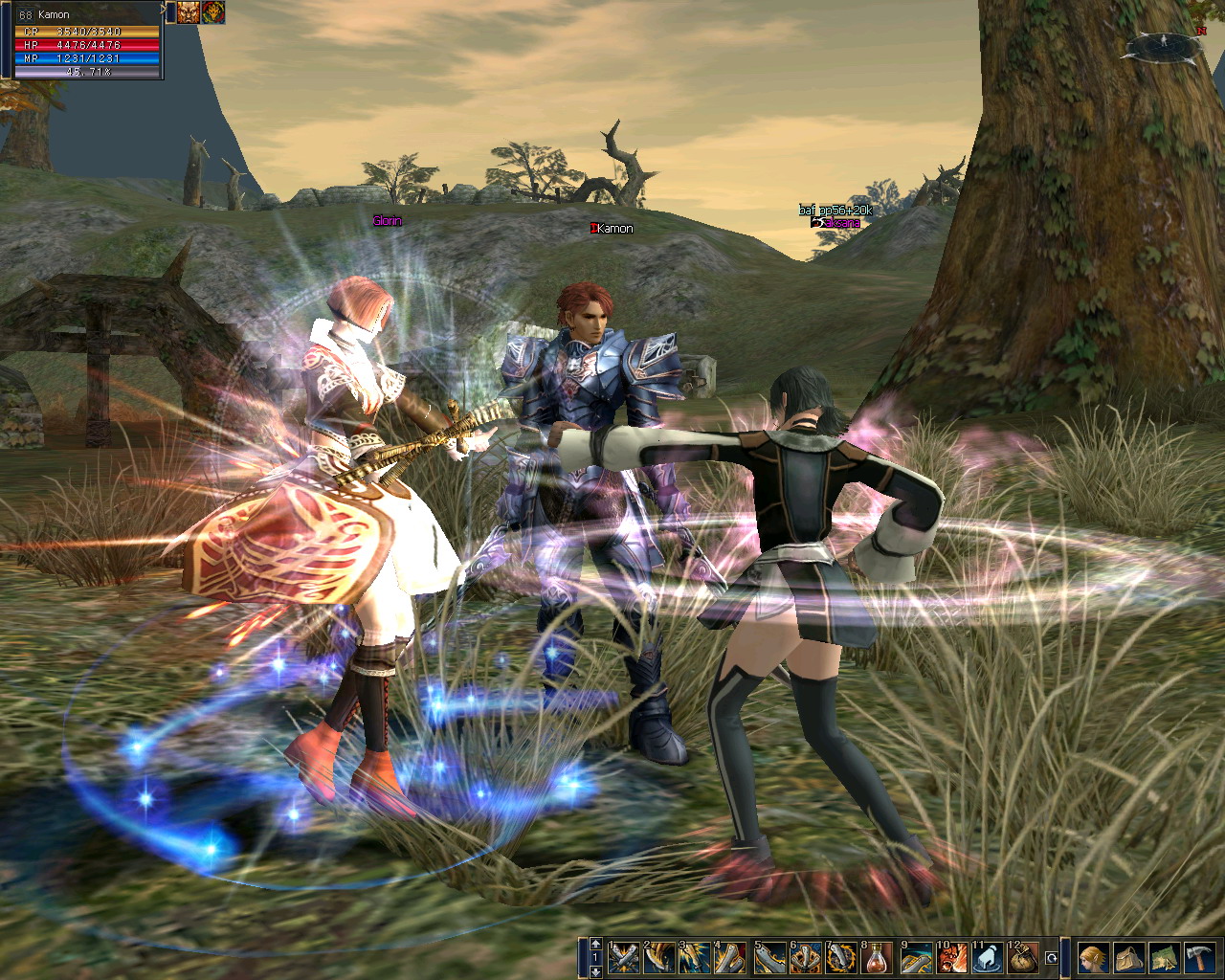
Task: Use the red potion in slot 8
Action: click(877, 957)
